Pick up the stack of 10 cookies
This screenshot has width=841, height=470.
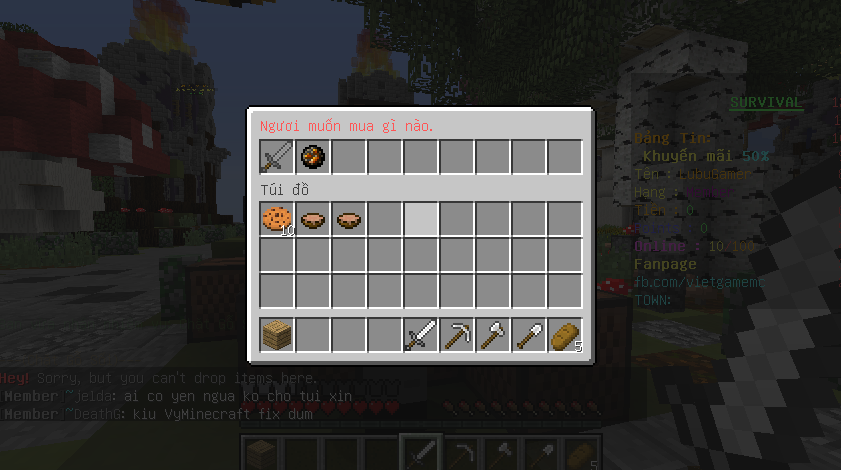tap(277, 219)
